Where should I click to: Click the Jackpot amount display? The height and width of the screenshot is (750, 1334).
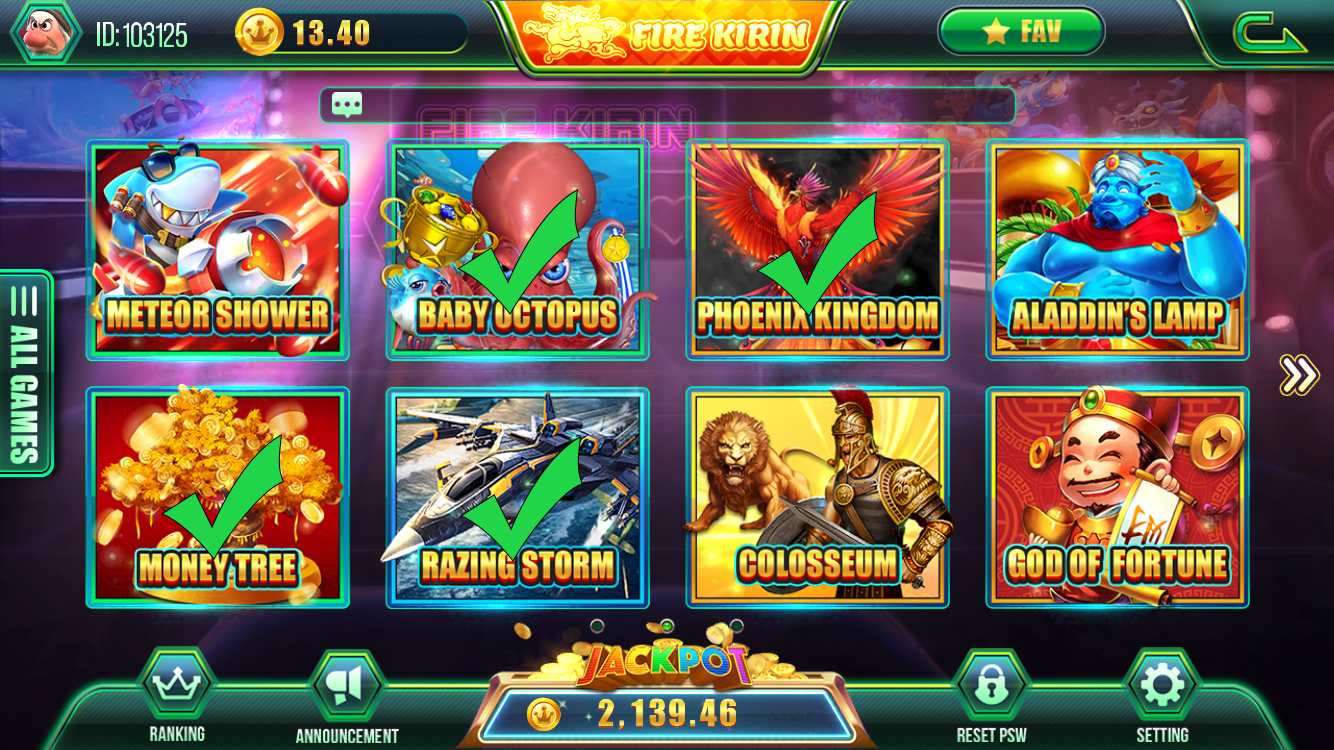click(x=667, y=712)
